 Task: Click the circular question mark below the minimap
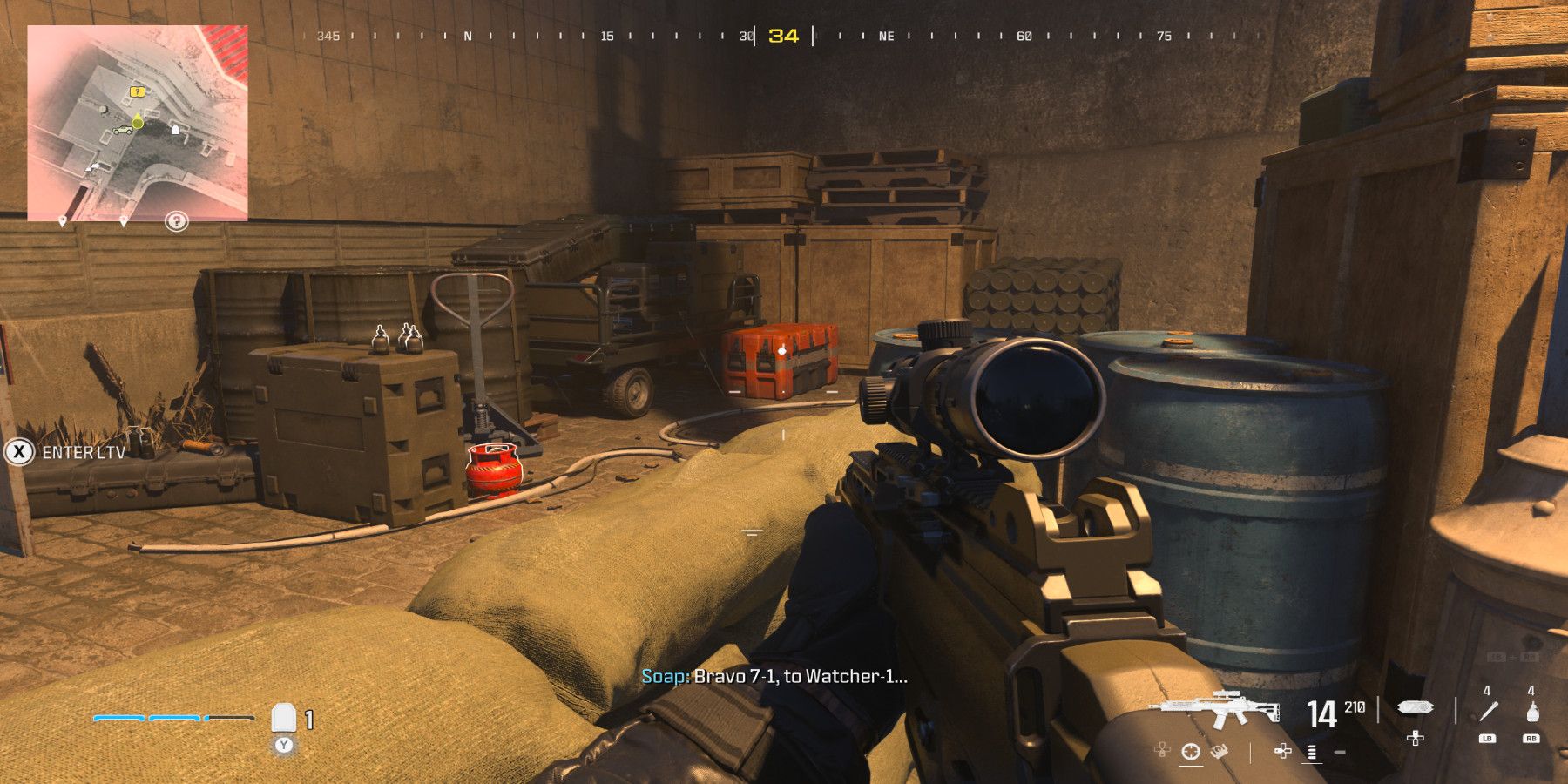point(177,221)
